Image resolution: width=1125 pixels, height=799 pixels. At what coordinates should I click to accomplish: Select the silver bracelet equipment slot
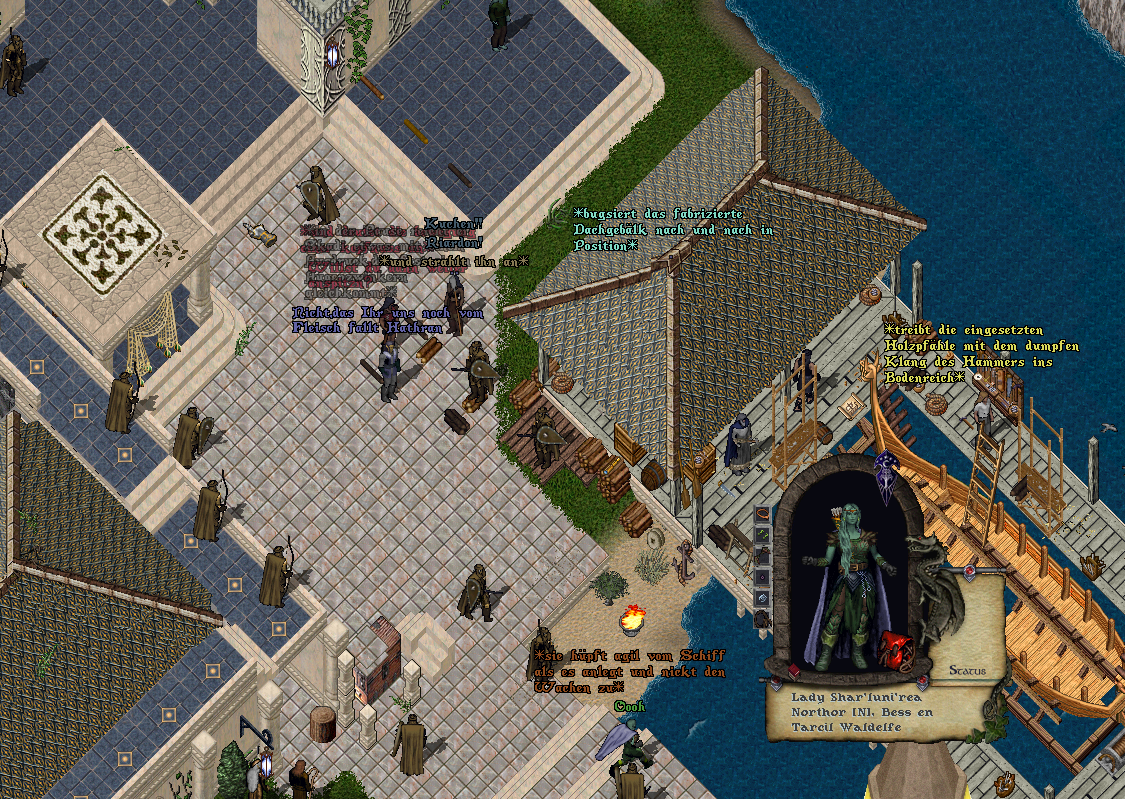coord(763,597)
